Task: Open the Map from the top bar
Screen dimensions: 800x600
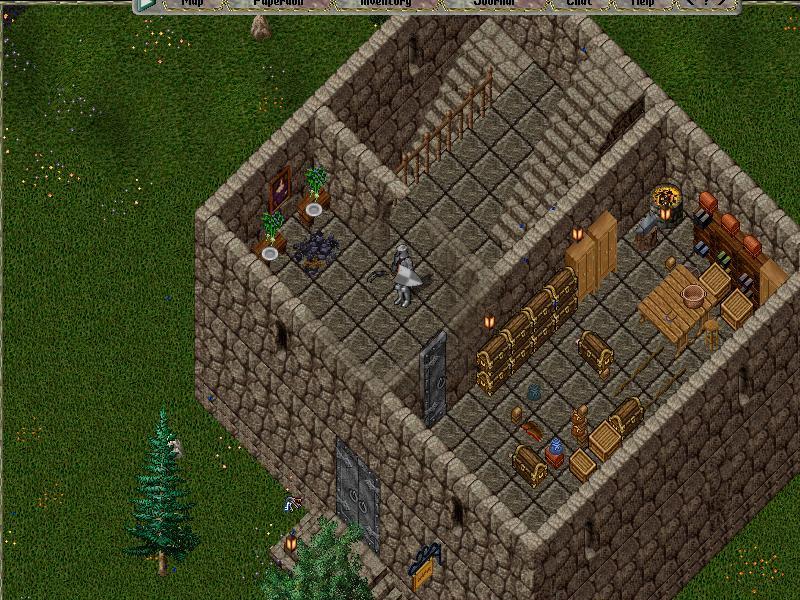Action: click(x=192, y=4)
